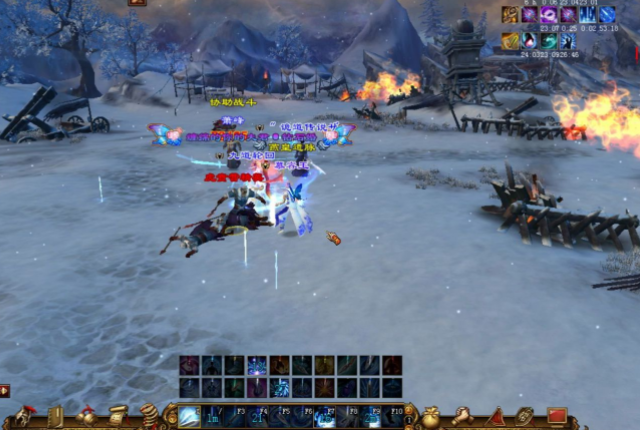The height and width of the screenshot is (430, 640).
Task: Select the golden scroll buff icon
Action: click(511, 41)
